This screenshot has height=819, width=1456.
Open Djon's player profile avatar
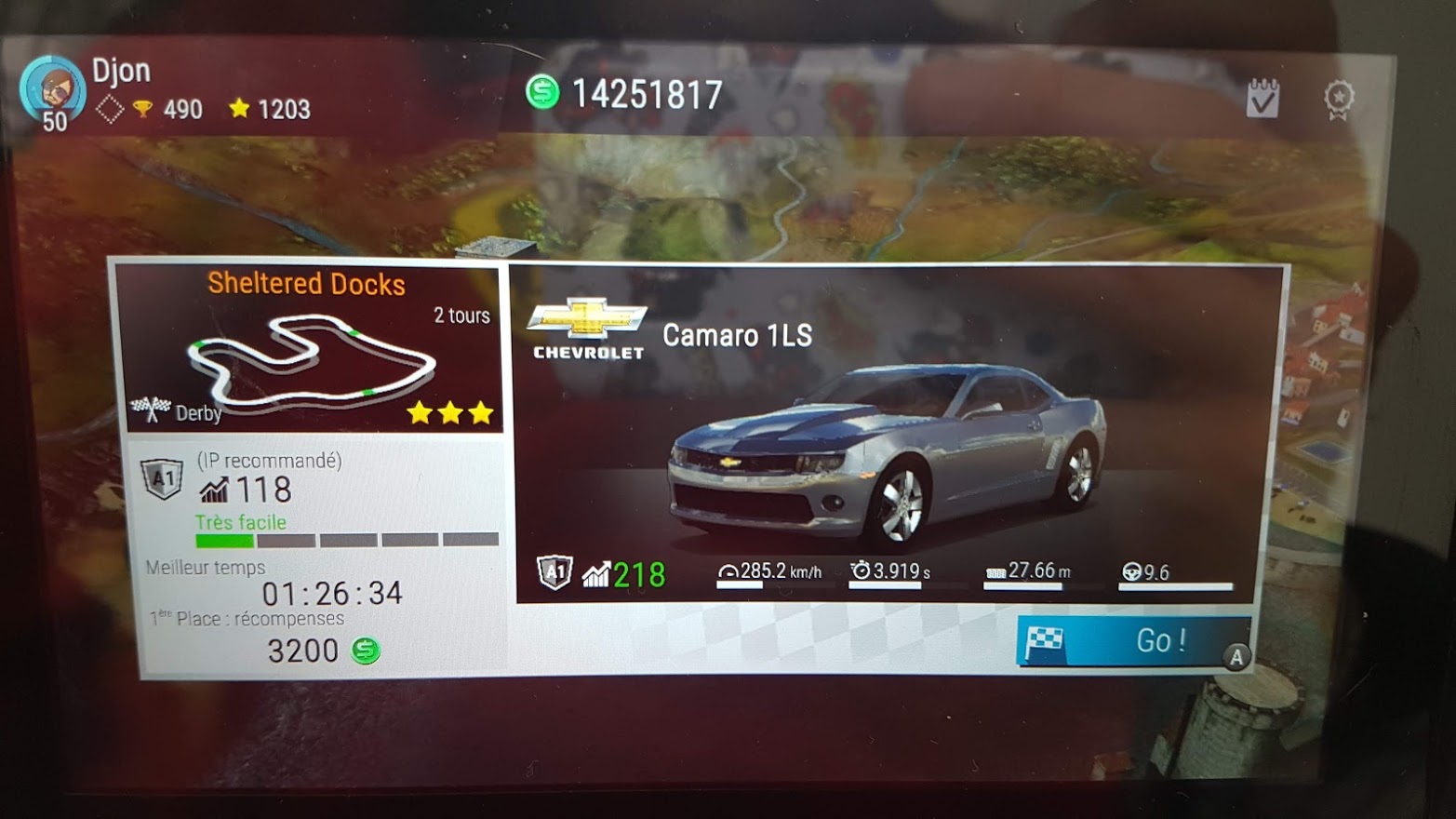(52, 91)
